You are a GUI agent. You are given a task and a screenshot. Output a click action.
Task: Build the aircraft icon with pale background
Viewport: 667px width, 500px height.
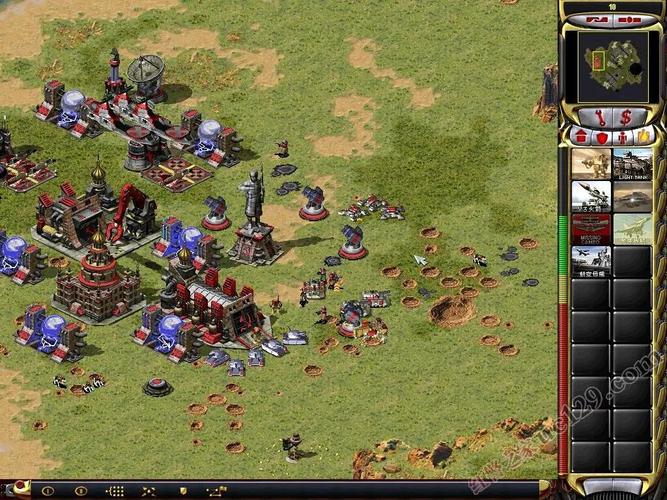tap(632, 228)
